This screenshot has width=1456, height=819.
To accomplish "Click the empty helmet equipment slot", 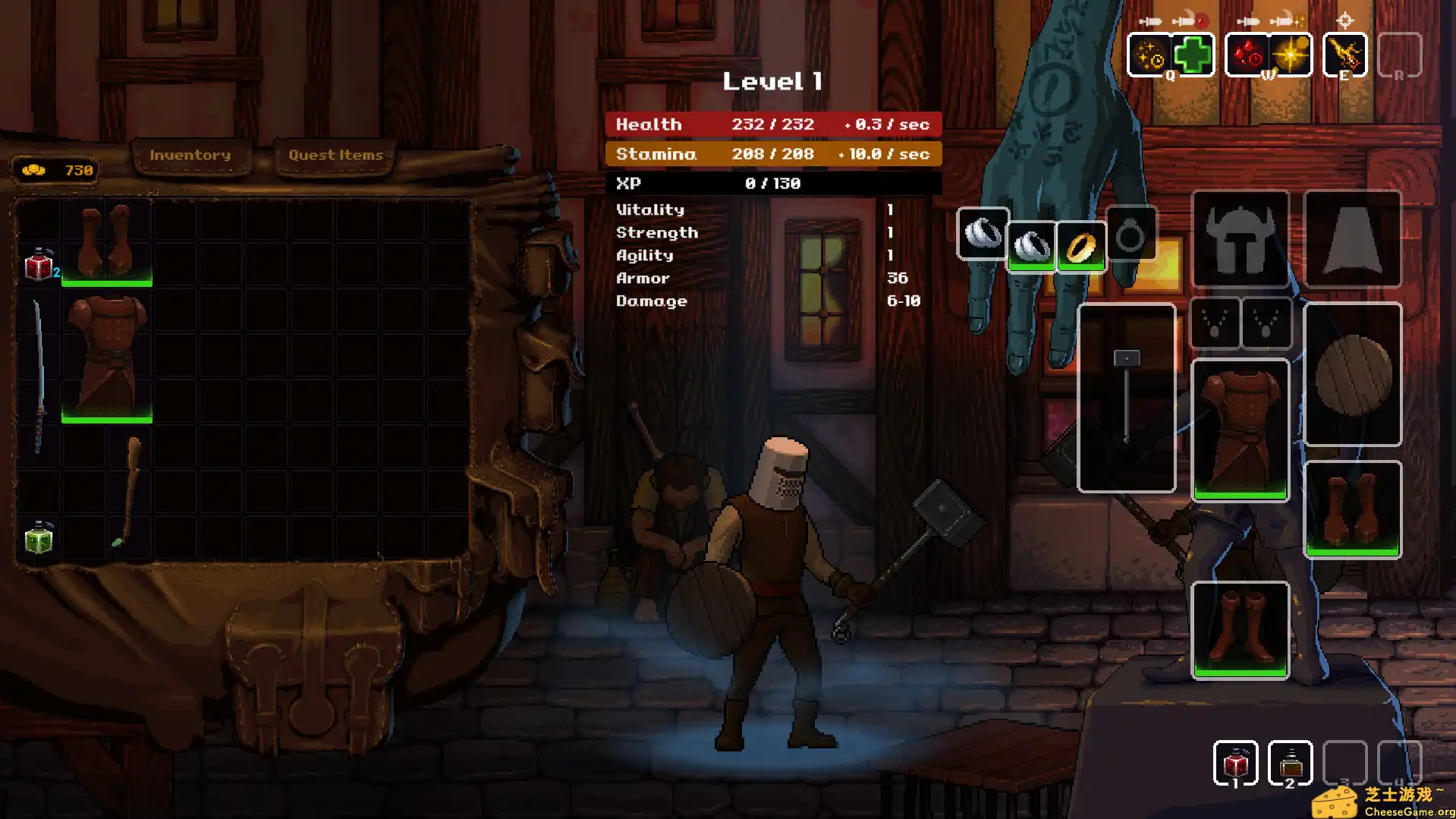I will pyautogui.click(x=1241, y=239).
